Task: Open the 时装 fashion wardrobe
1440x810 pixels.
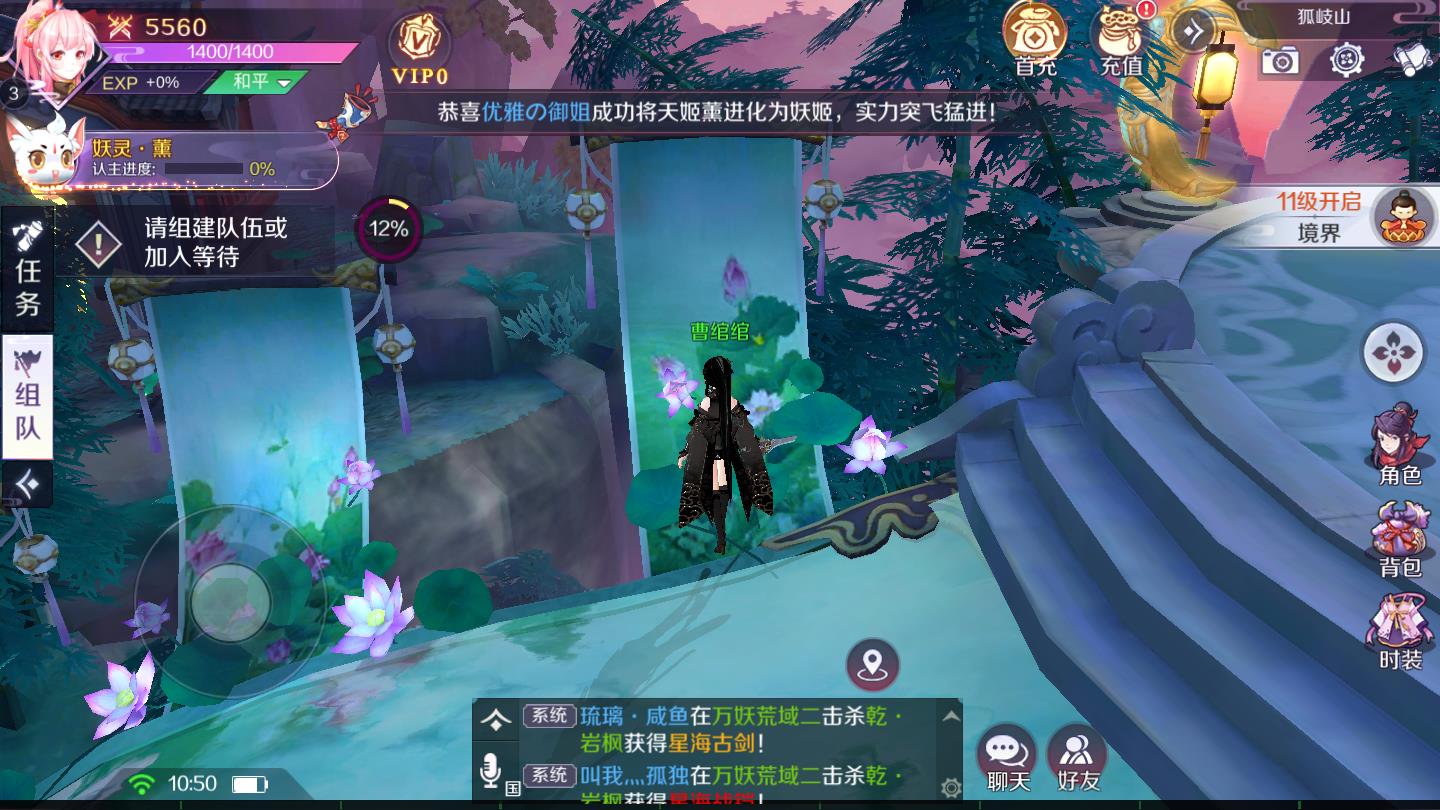Action: coord(1400,632)
